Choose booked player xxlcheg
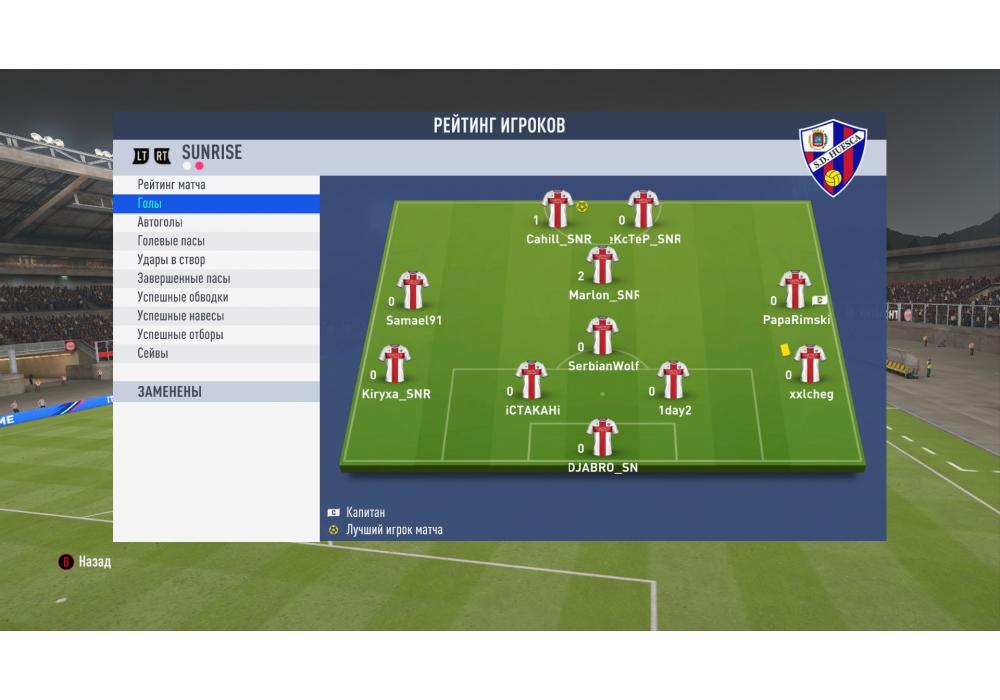 809,365
